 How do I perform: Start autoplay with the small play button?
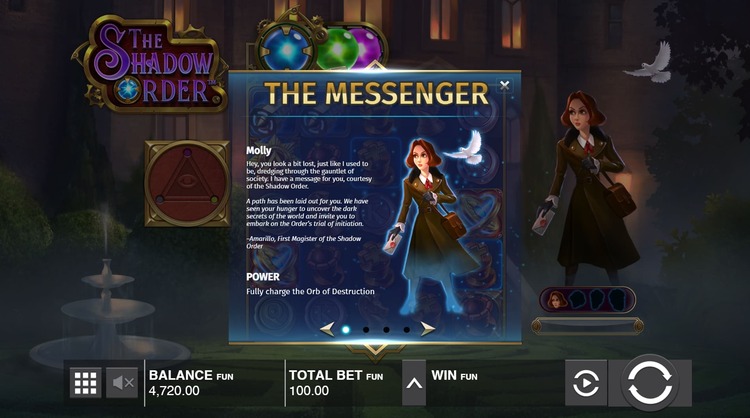point(585,382)
